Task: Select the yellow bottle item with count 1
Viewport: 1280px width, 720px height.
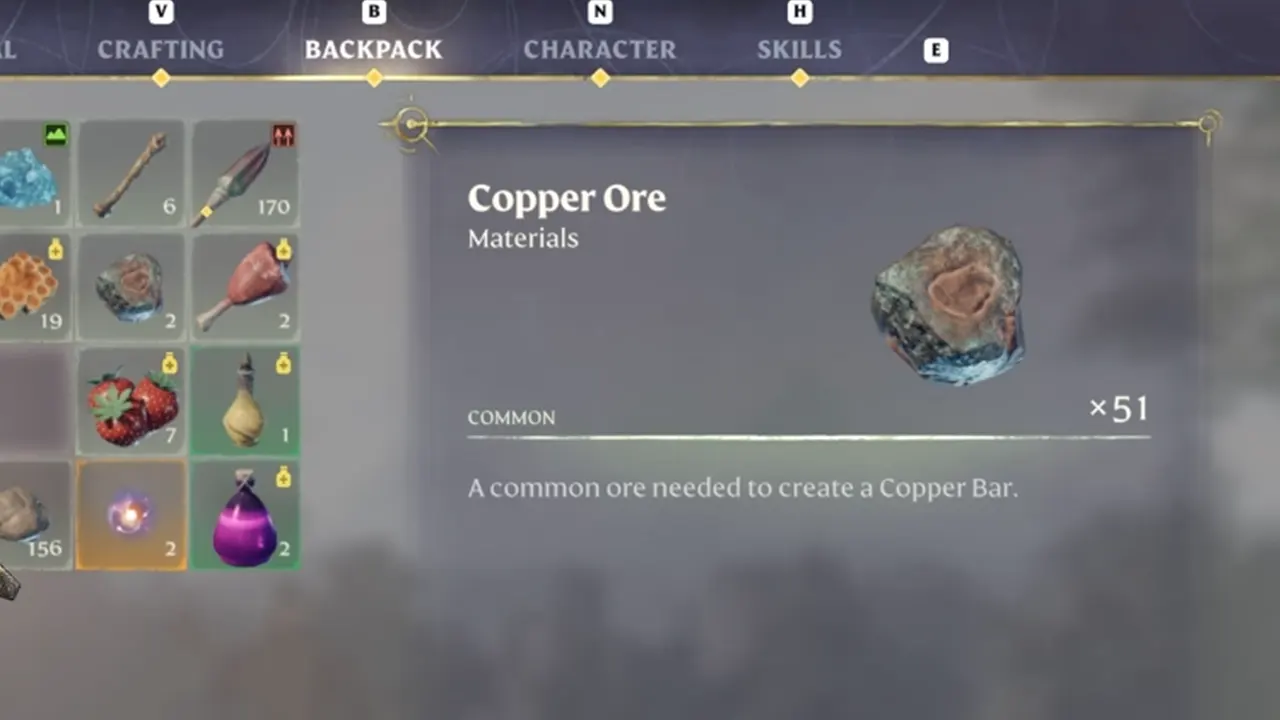Action: click(244, 400)
